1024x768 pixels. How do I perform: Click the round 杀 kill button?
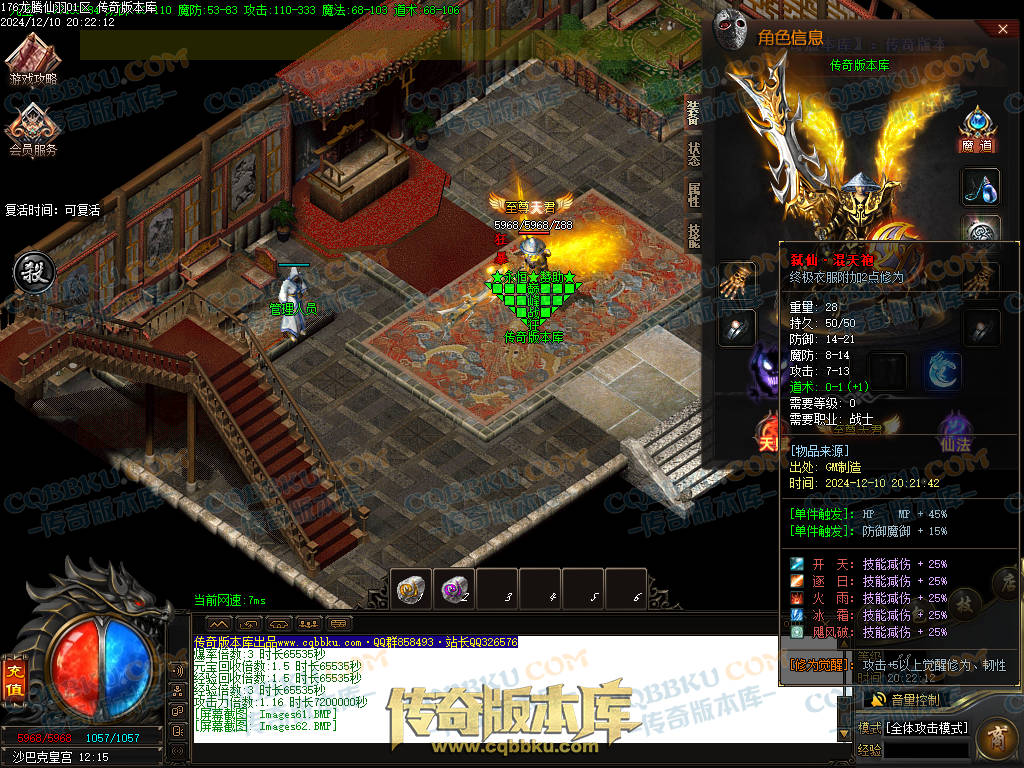coord(31,272)
